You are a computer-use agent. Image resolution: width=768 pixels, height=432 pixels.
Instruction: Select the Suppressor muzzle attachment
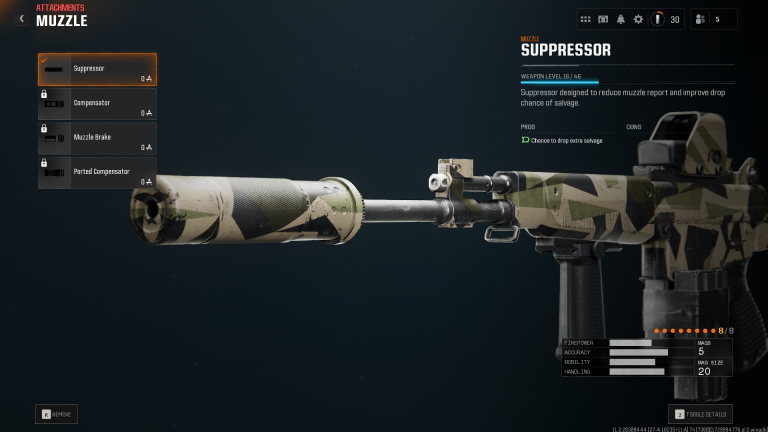click(x=97, y=69)
